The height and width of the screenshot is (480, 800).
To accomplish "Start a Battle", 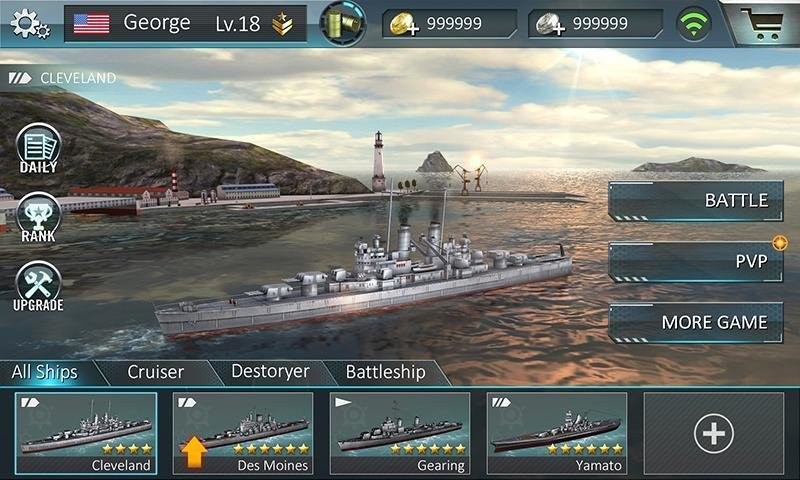I will click(695, 200).
